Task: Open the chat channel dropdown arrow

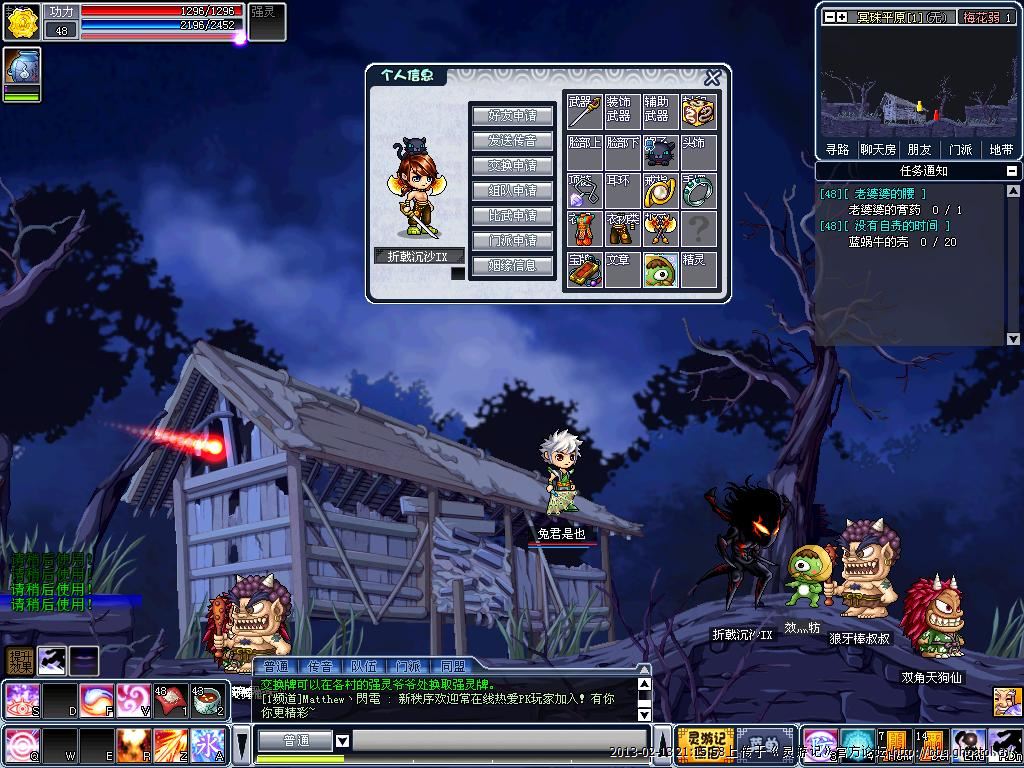Action: (x=342, y=741)
